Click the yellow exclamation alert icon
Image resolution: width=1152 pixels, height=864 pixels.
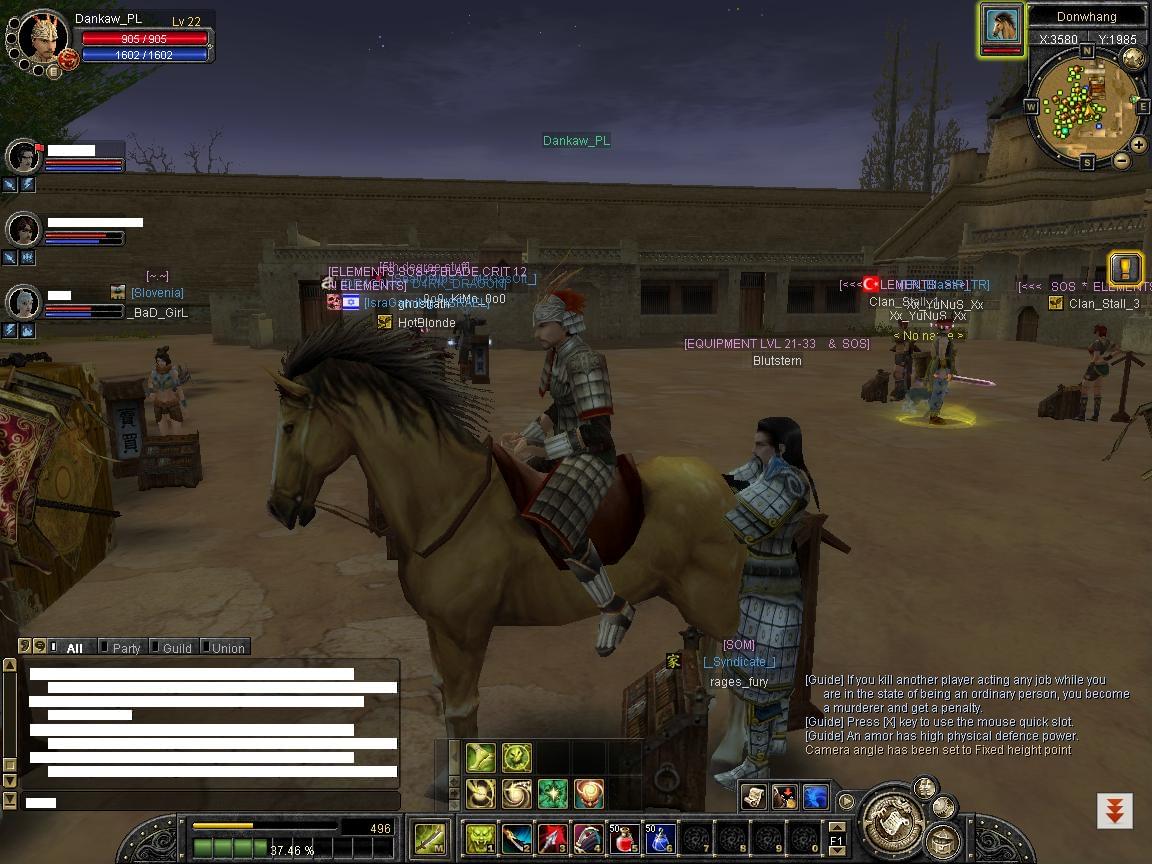tap(1126, 268)
